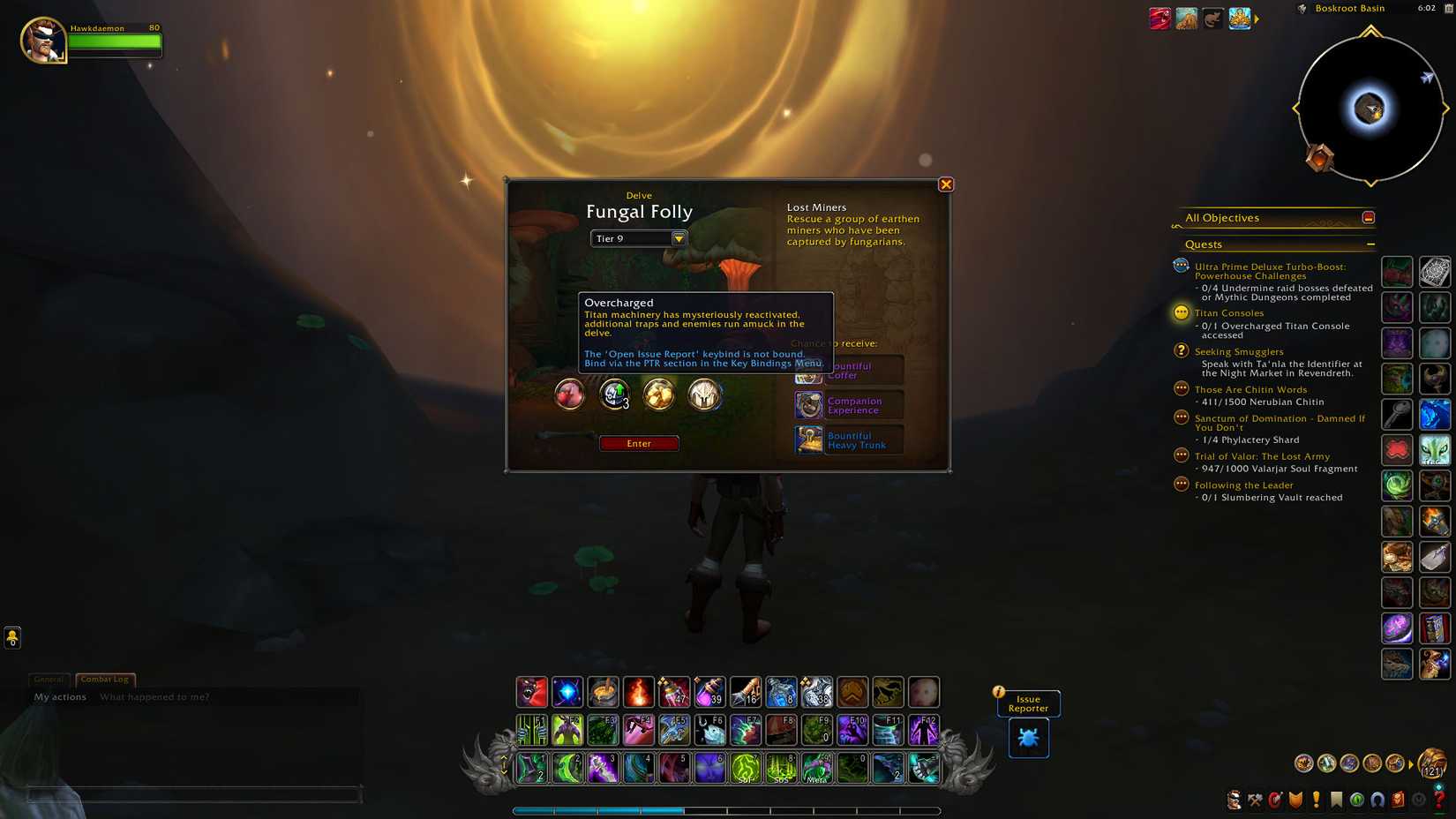This screenshot has width=1456, height=819.
Task: Open the calendar beside the clock
Action: click(1449, 9)
